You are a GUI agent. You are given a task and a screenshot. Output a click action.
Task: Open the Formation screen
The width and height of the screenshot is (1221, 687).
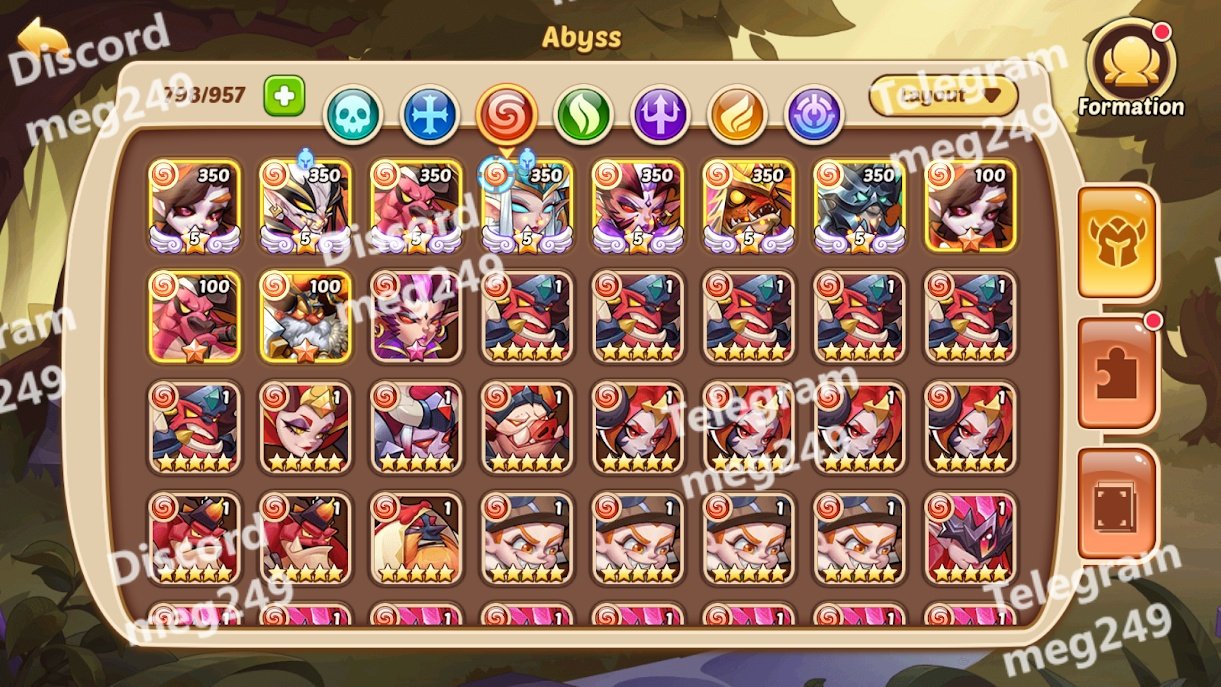point(1131,70)
